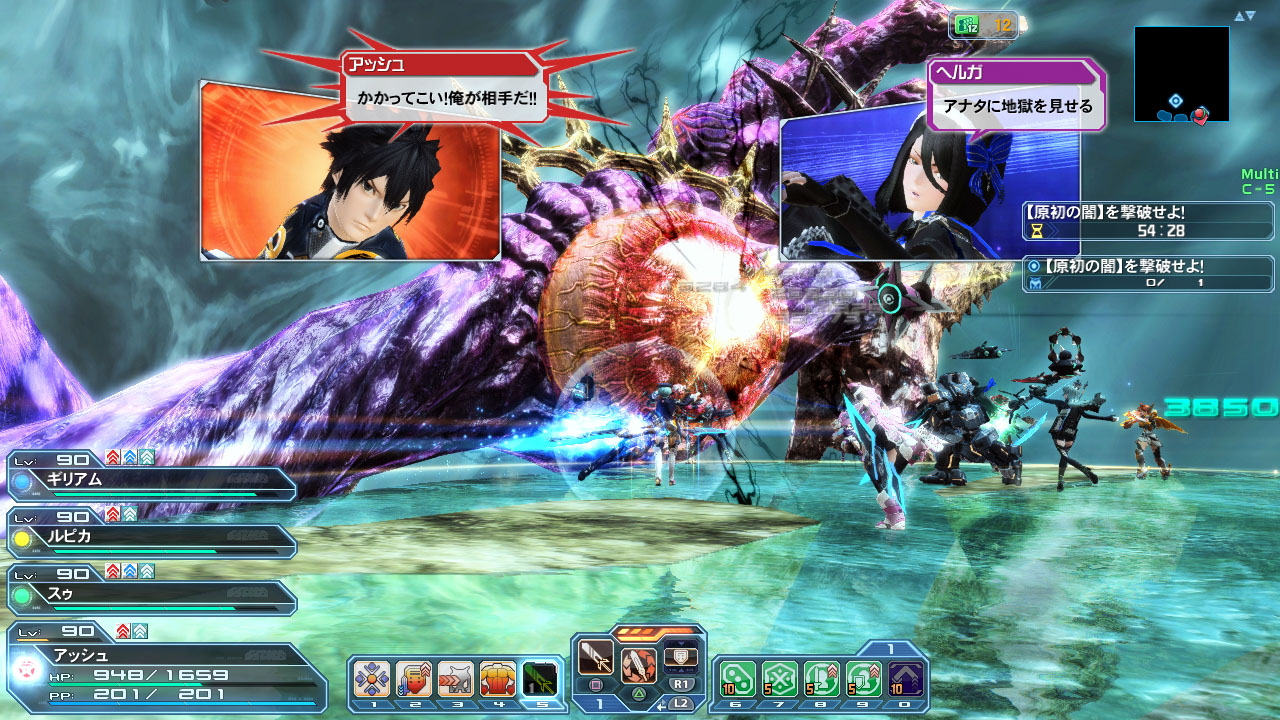
Task: Trigger the spinning sword photon art icon
Action: pyautogui.click(x=639, y=665)
